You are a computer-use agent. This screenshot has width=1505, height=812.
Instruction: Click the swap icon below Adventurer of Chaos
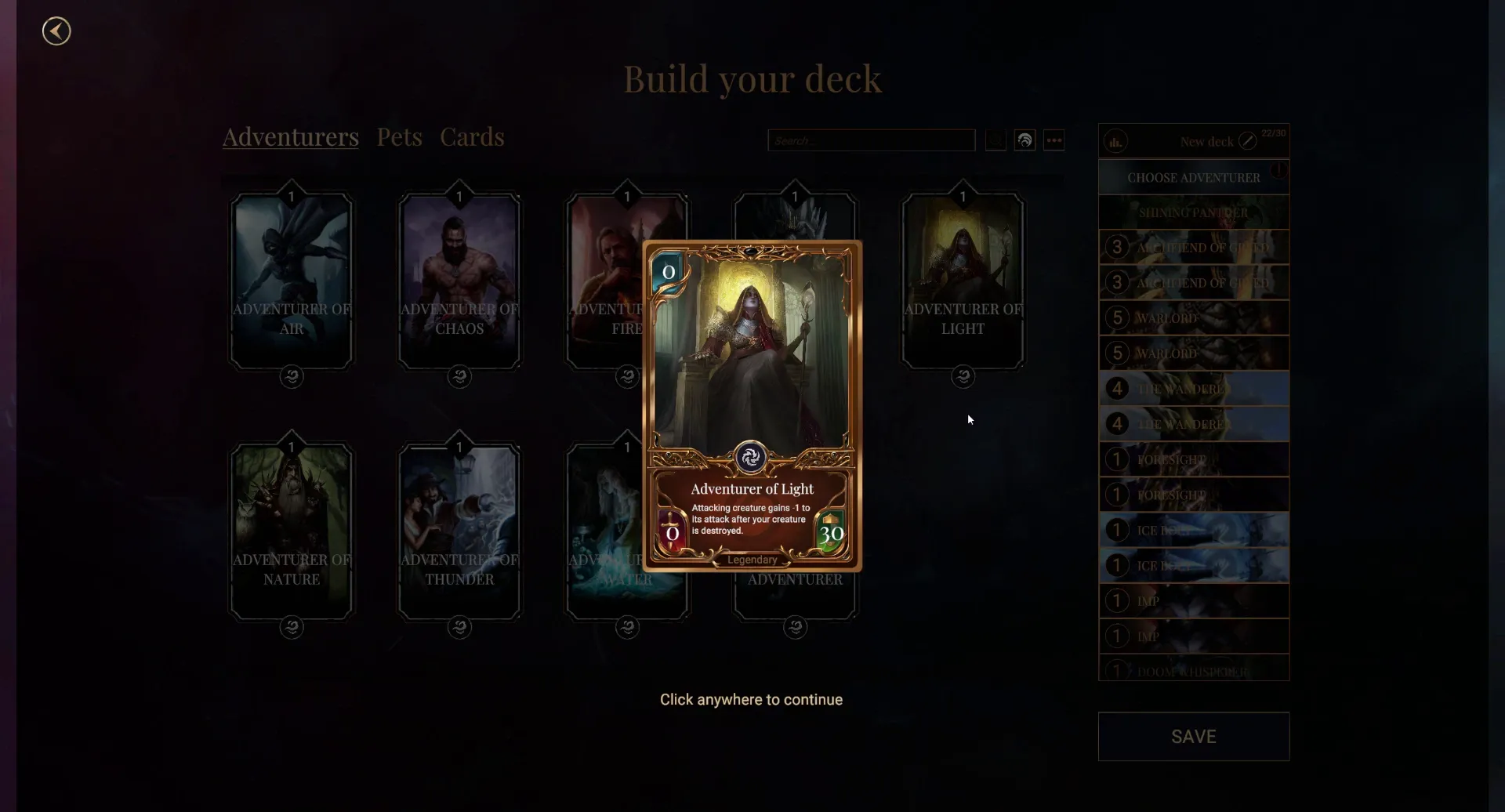(459, 376)
